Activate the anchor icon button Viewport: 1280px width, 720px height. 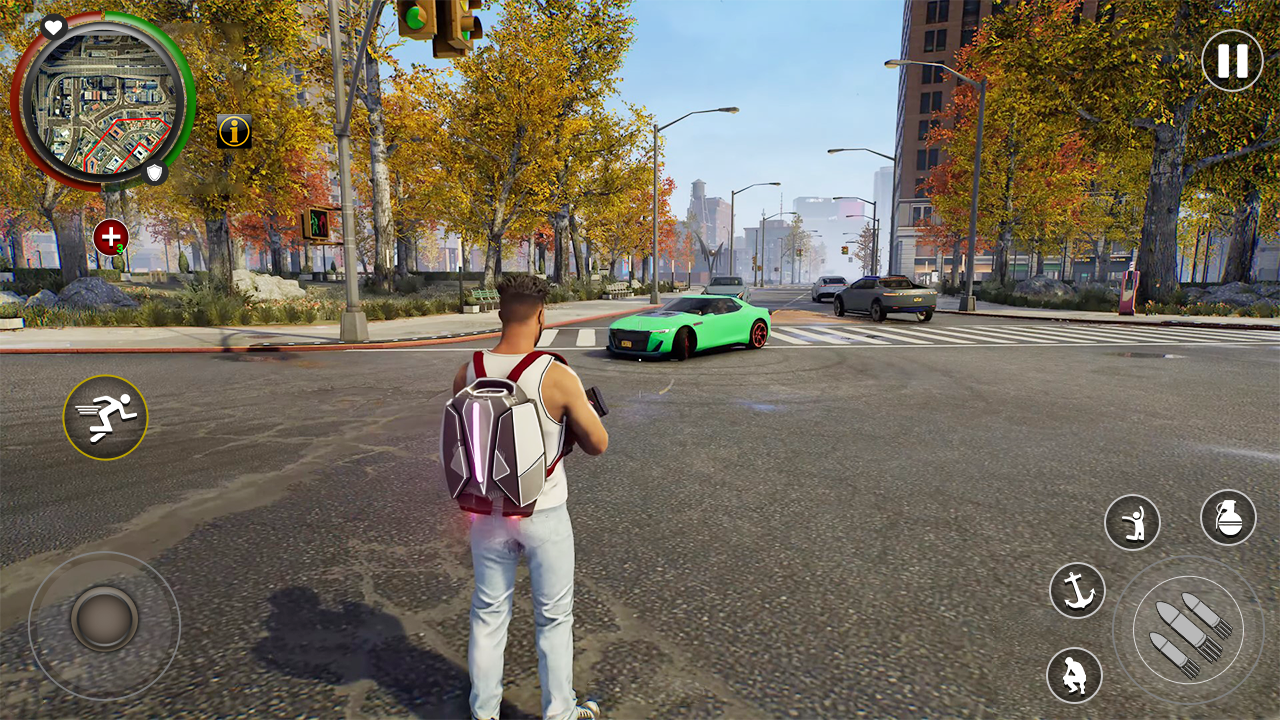(1077, 590)
